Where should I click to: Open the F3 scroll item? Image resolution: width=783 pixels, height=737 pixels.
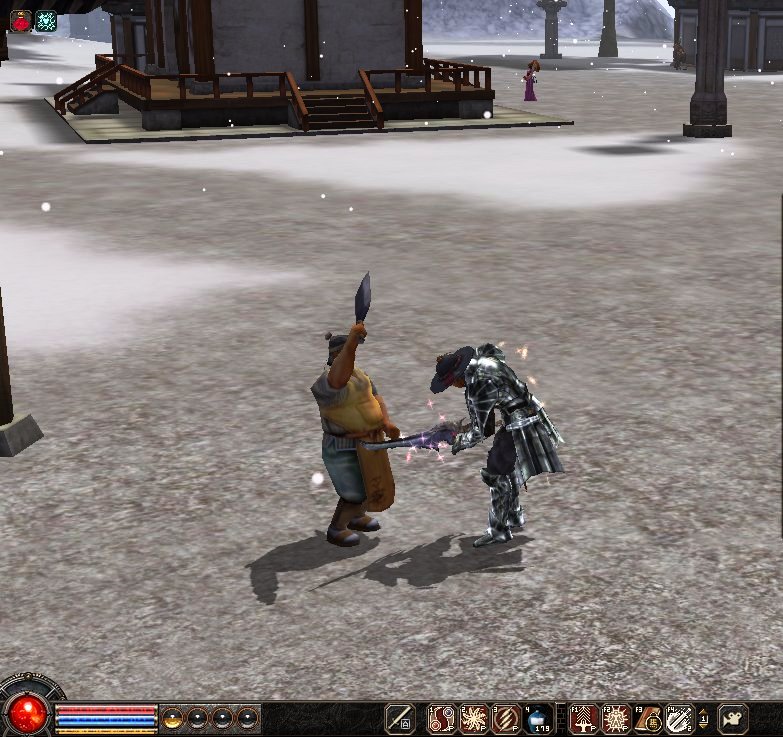648,718
